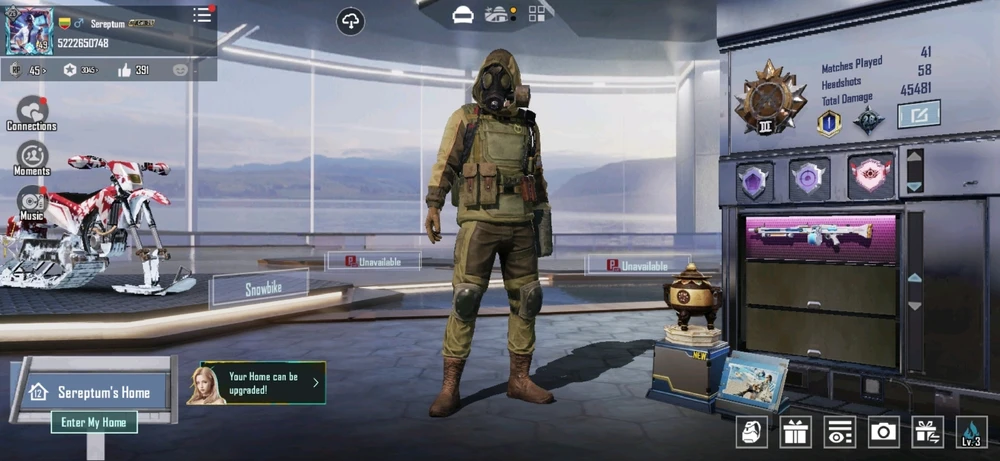Open the gift box icon
The image size is (1000, 461).
tap(796, 431)
